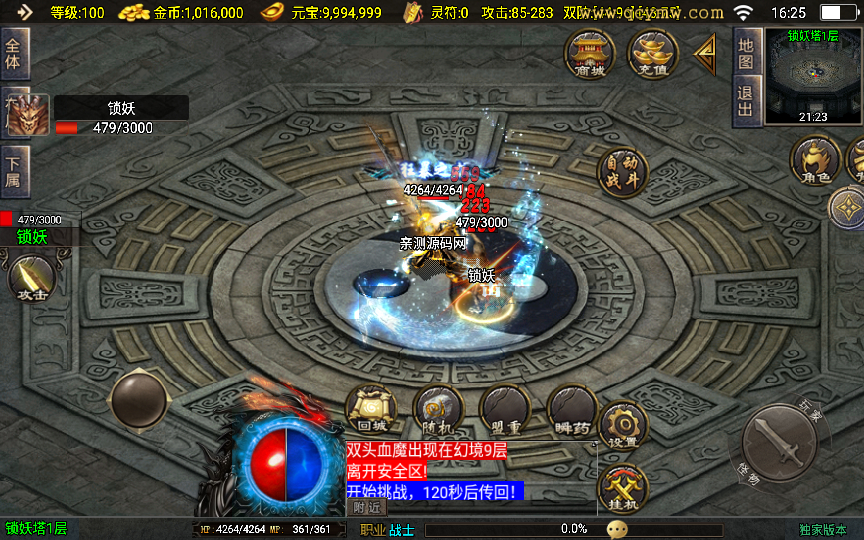Click the 锁妖 target monster portrait
Screen dimensions: 864x540
26,115
